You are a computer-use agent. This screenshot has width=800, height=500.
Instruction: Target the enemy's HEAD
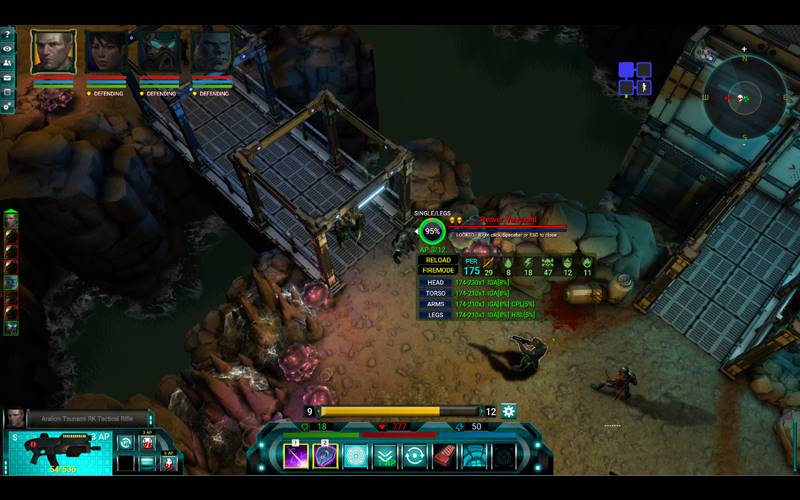(x=436, y=282)
